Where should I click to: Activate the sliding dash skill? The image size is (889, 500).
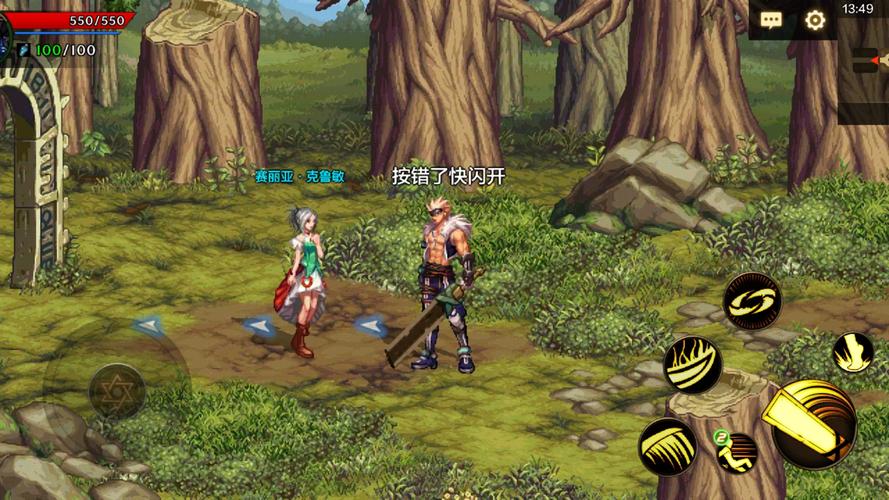(x=738, y=452)
